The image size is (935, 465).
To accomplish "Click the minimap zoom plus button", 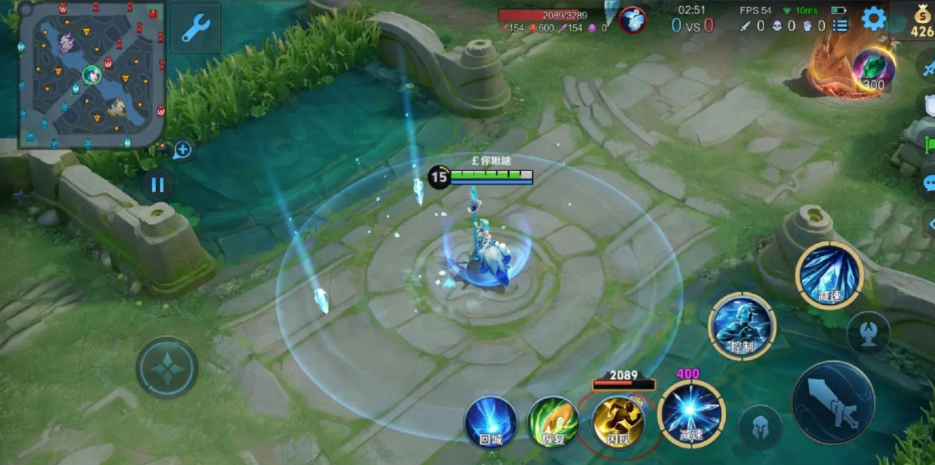I will (x=182, y=150).
